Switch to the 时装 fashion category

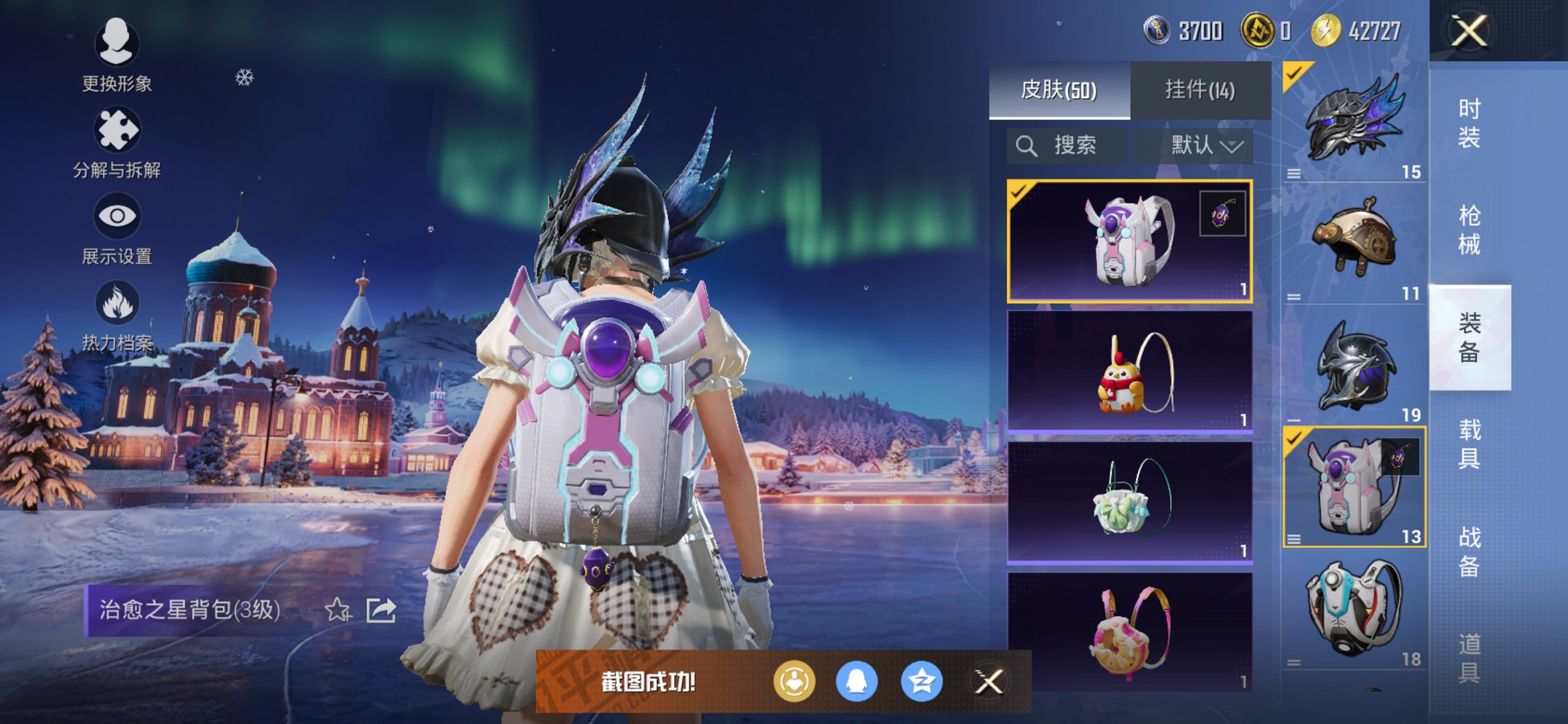pyautogui.click(x=1469, y=122)
